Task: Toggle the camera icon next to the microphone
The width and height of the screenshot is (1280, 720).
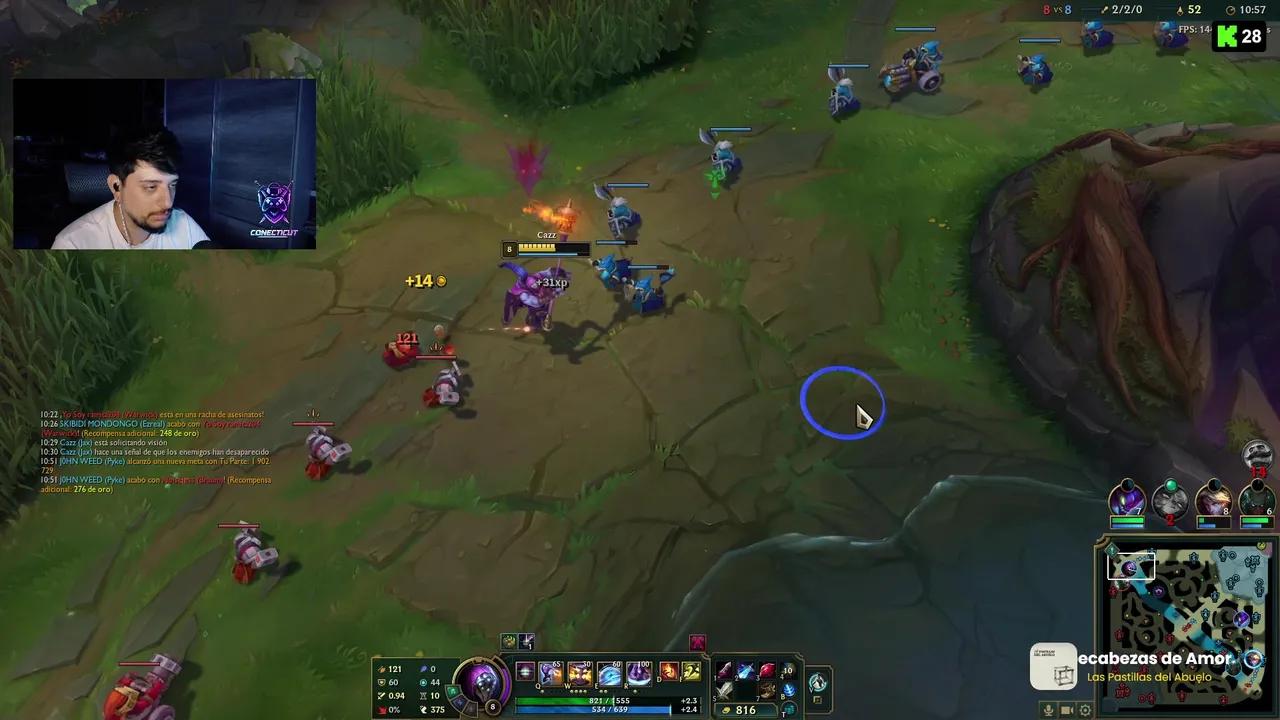Action: click(x=1065, y=710)
